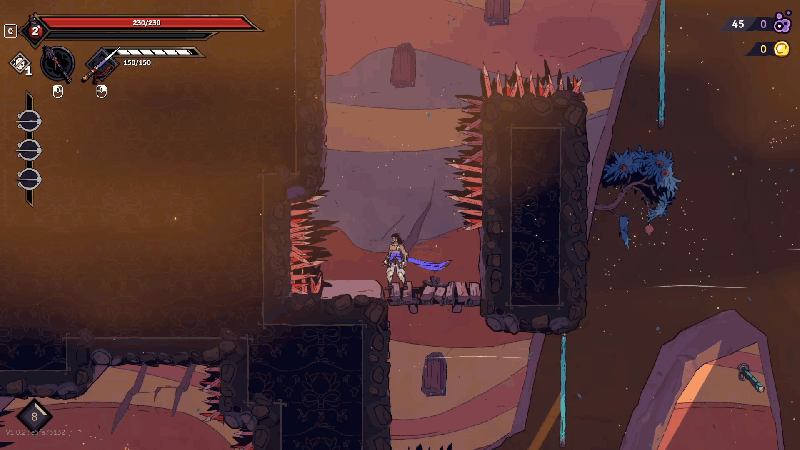Select the primary weapon slot with the mace

[58, 64]
